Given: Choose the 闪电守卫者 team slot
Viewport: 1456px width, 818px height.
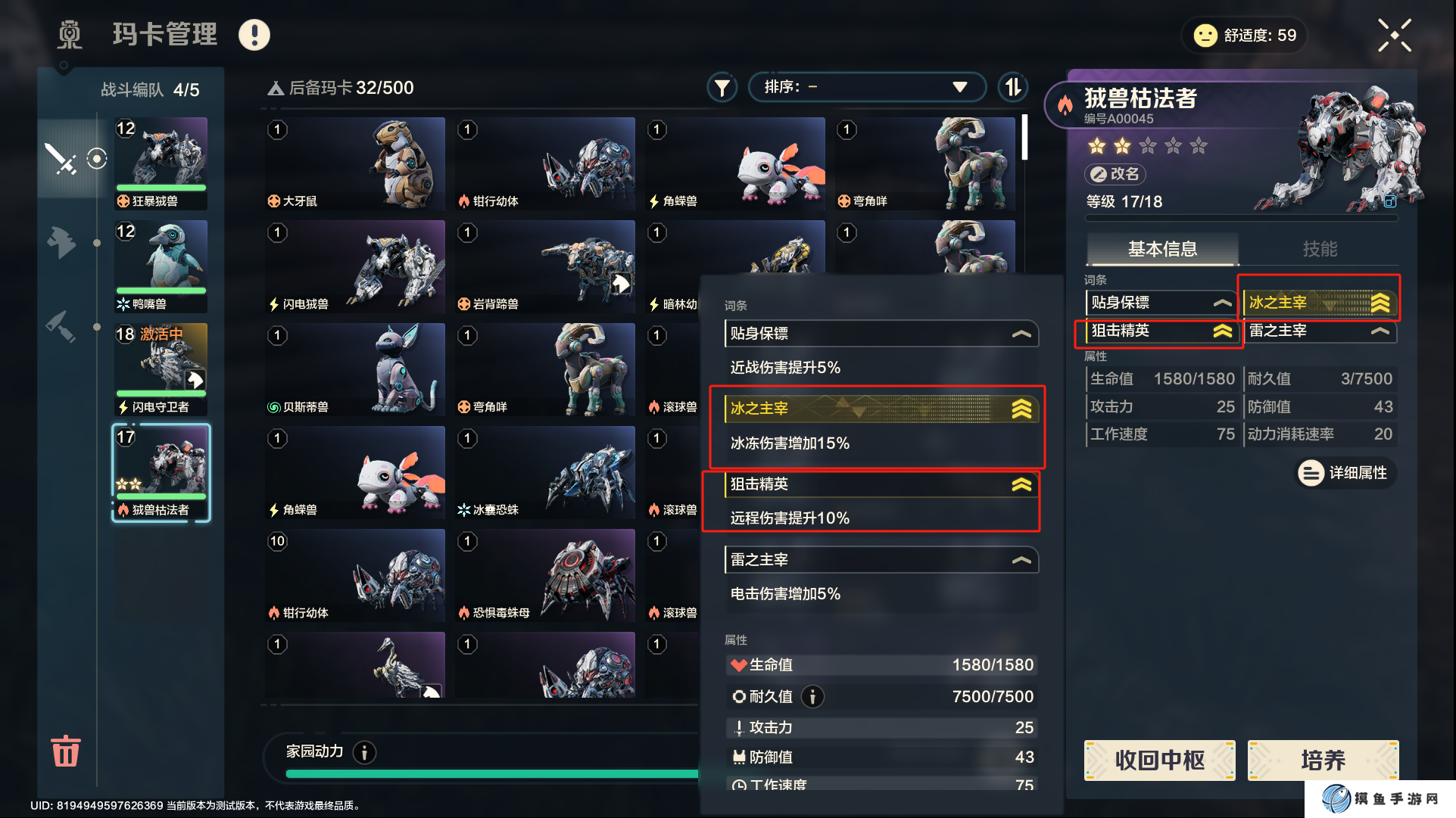Looking at the screenshot, I should [x=161, y=369].
